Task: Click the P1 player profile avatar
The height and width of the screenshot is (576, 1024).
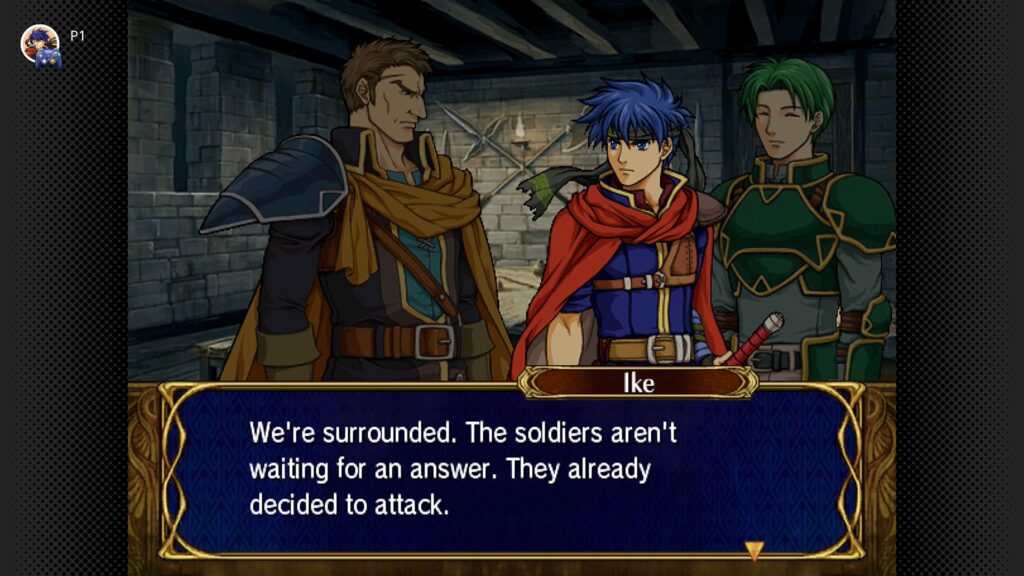Action: (x=40, y=43)
